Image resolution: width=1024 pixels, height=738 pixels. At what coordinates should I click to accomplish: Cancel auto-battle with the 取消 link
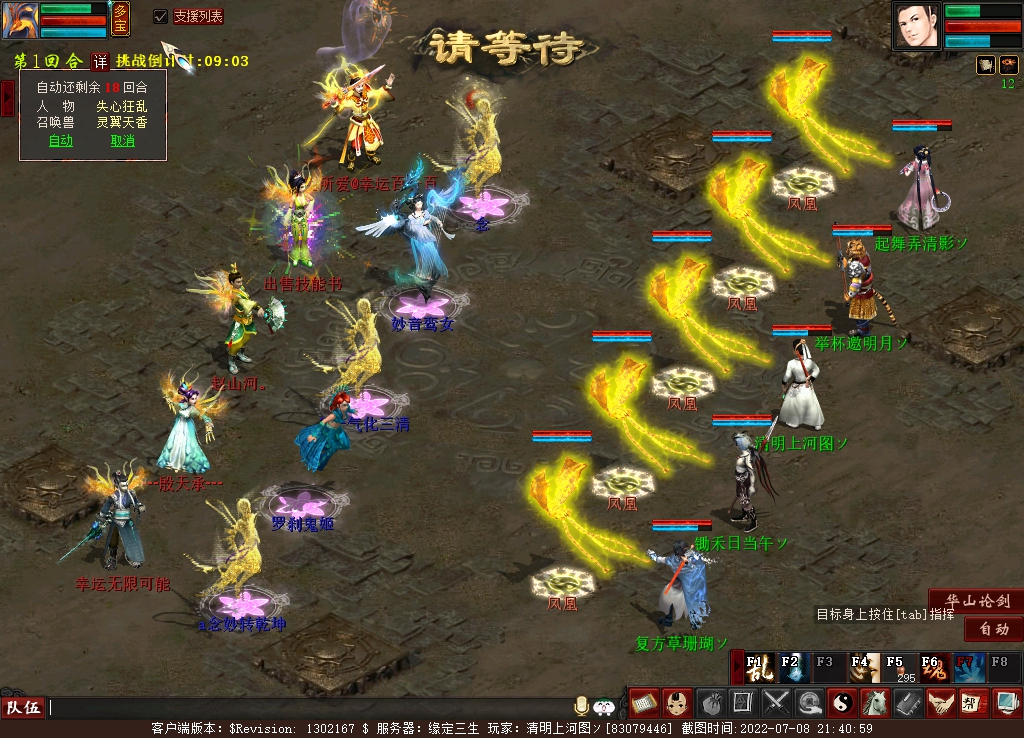click(122, 141)
